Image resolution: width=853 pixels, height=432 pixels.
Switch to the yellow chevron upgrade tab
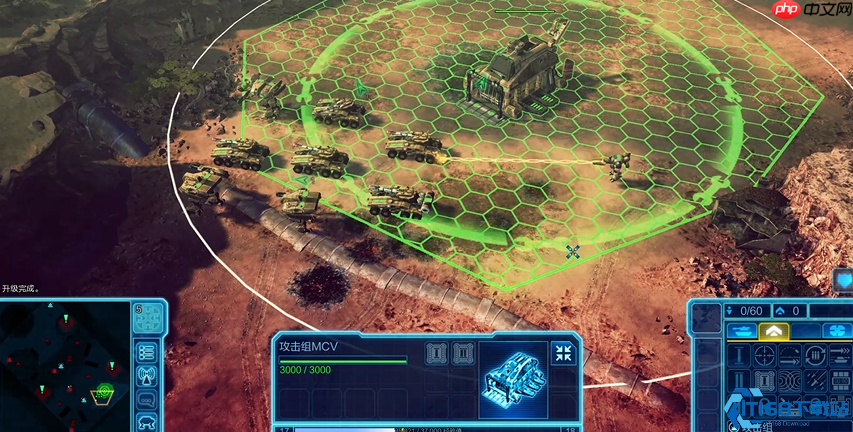[x=773, y=331]
